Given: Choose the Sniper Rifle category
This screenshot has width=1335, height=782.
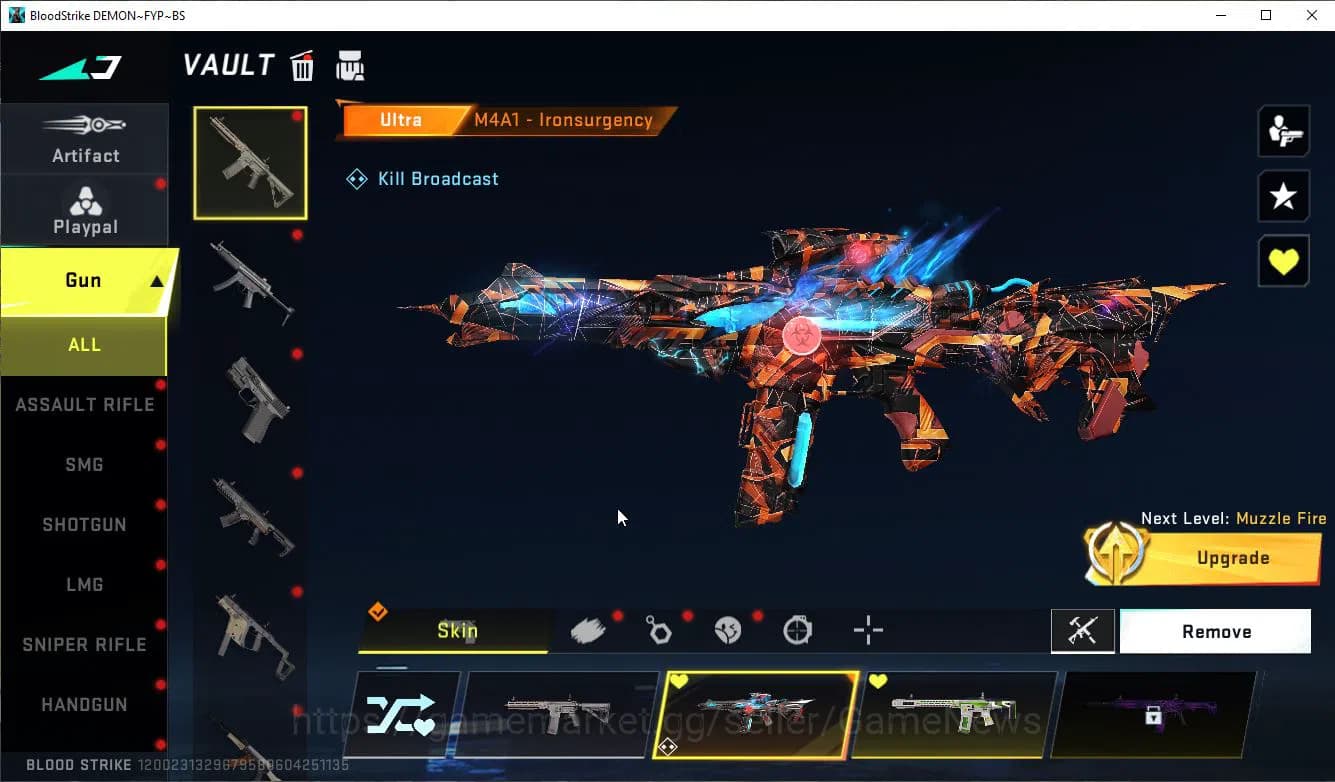Looking at the screenshot, I should click(x=84, y=645).
